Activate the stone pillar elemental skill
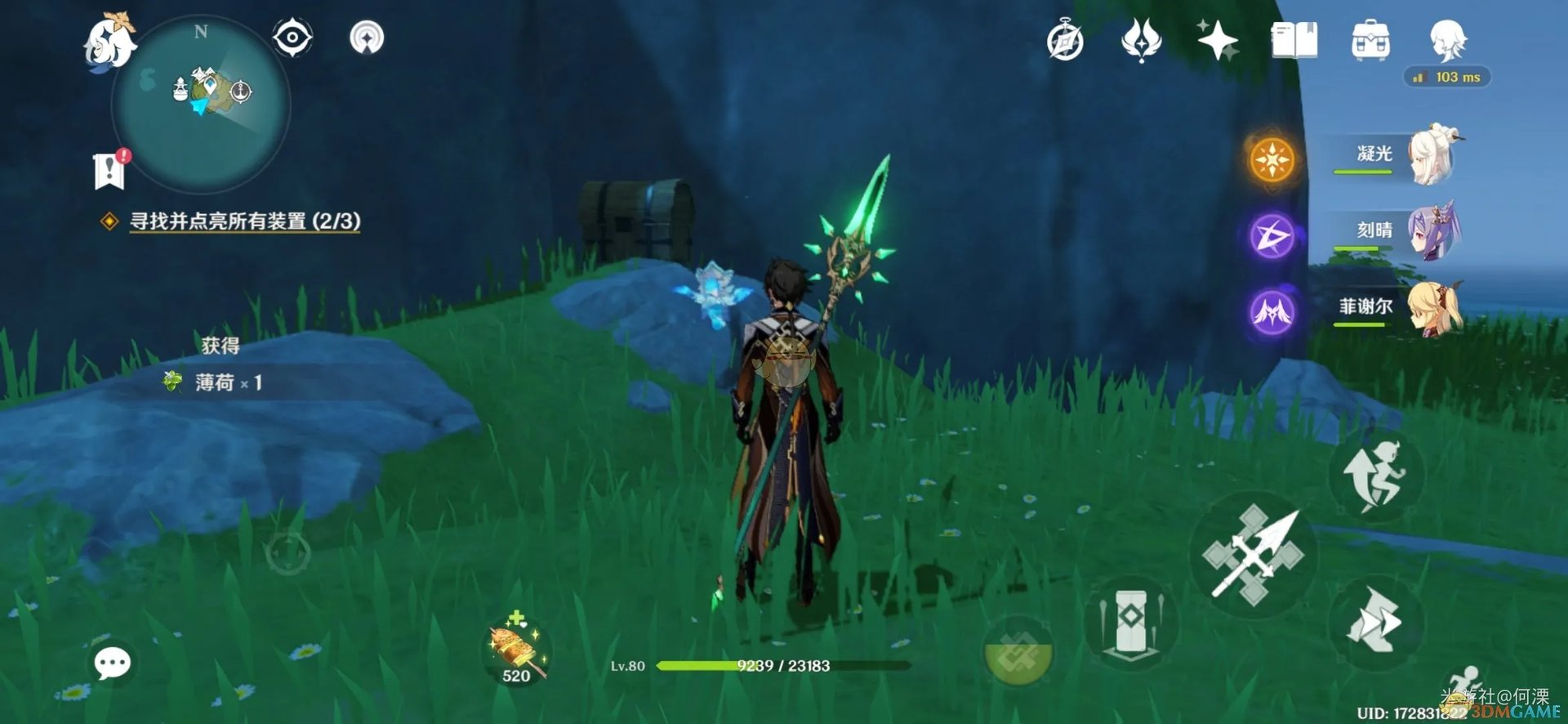 point(1129,623)
